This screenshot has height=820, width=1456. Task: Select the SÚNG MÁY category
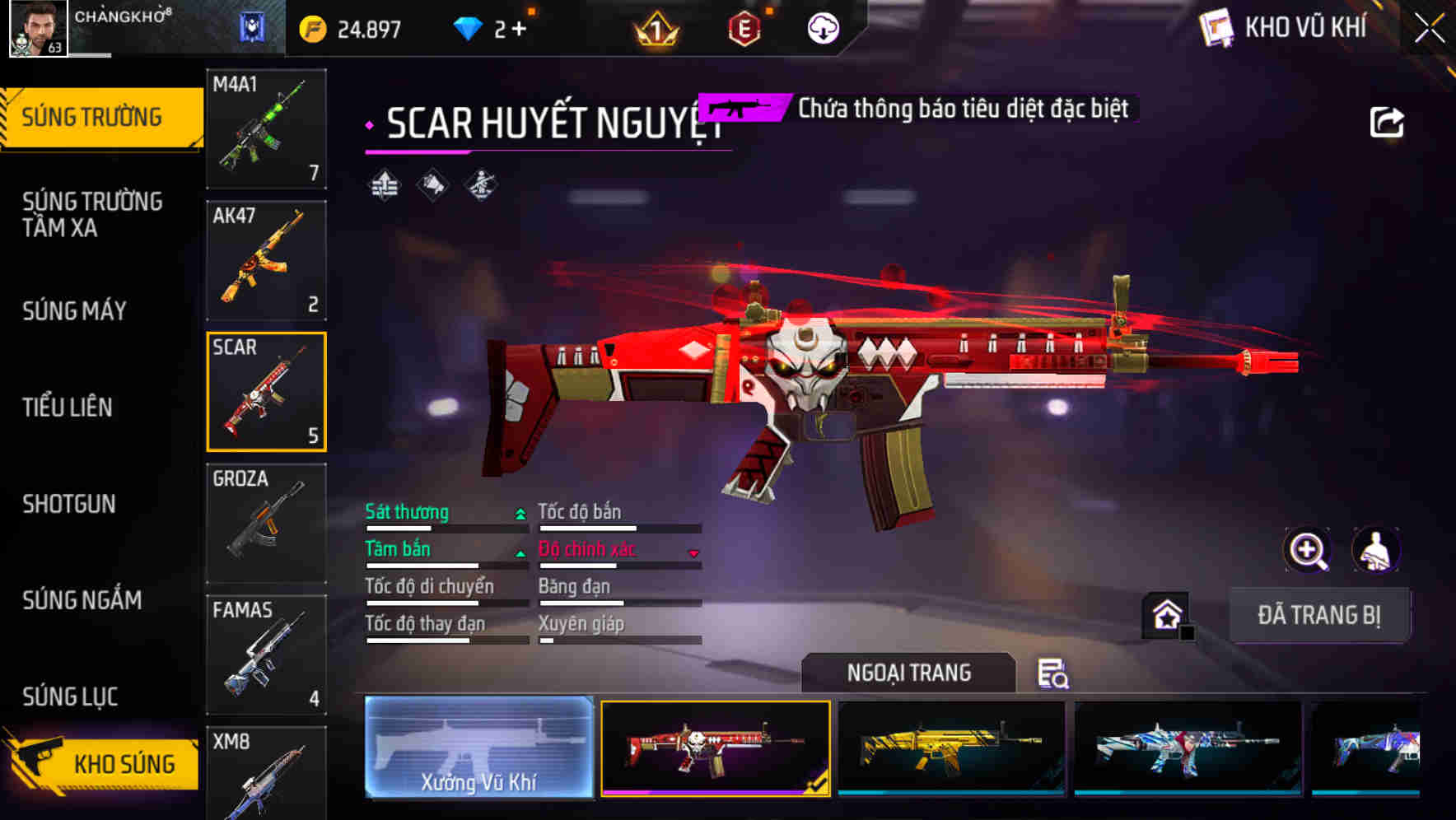coord(74,311)
